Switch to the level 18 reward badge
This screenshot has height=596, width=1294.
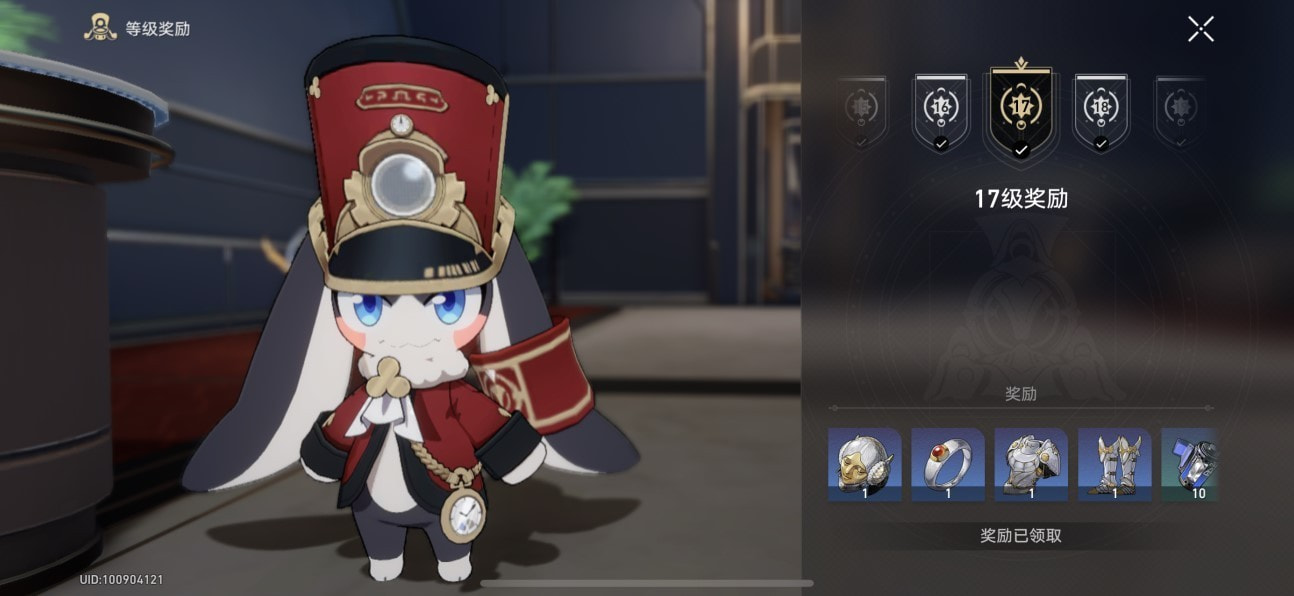point(1101,108)
